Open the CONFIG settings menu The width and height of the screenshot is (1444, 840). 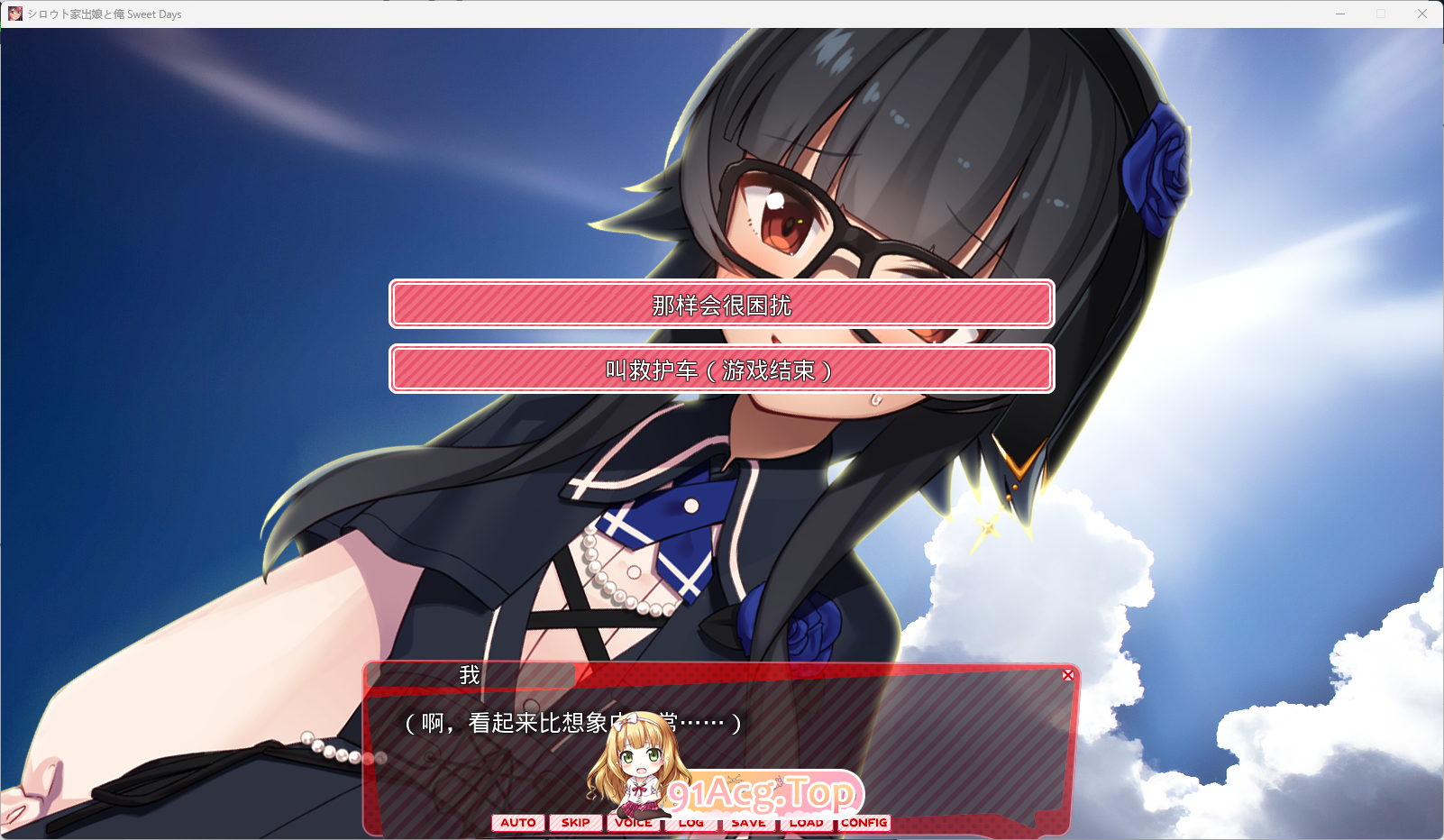click(864, 822)
